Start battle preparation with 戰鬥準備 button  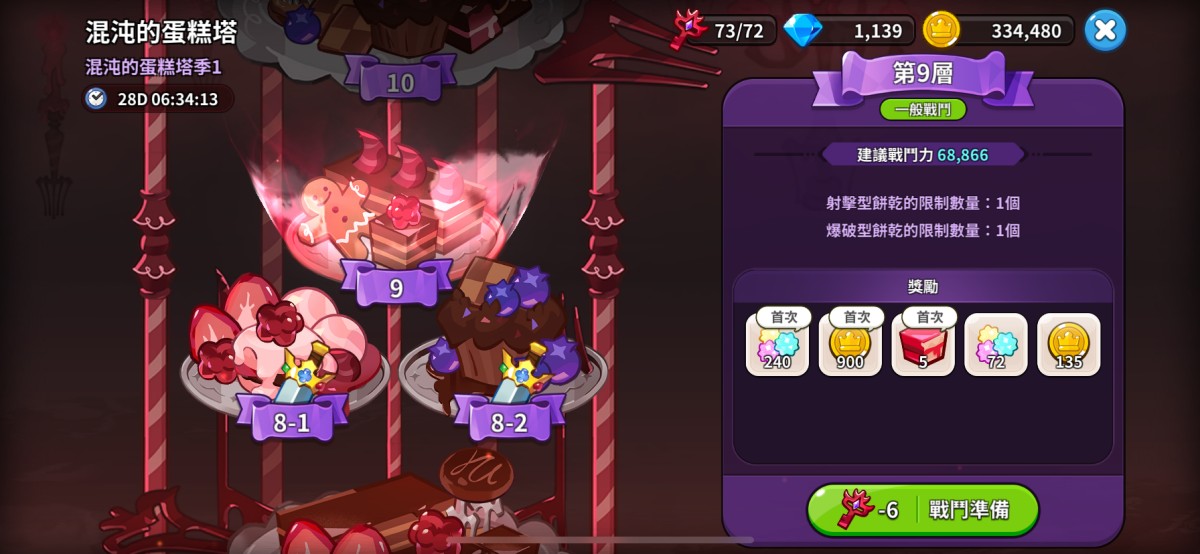click(923, 510)
